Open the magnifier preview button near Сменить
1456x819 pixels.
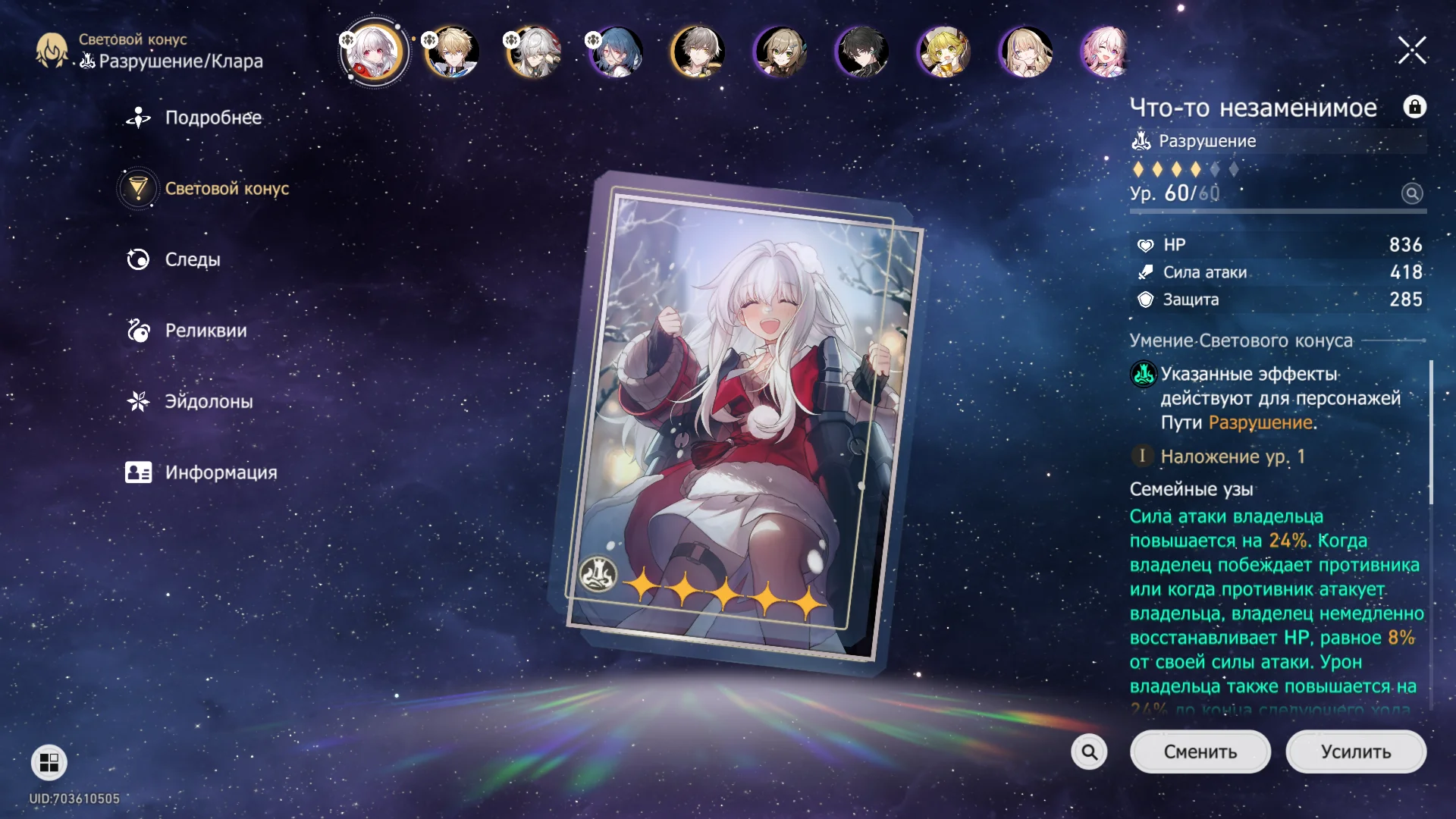click(x=1089, y=752)
